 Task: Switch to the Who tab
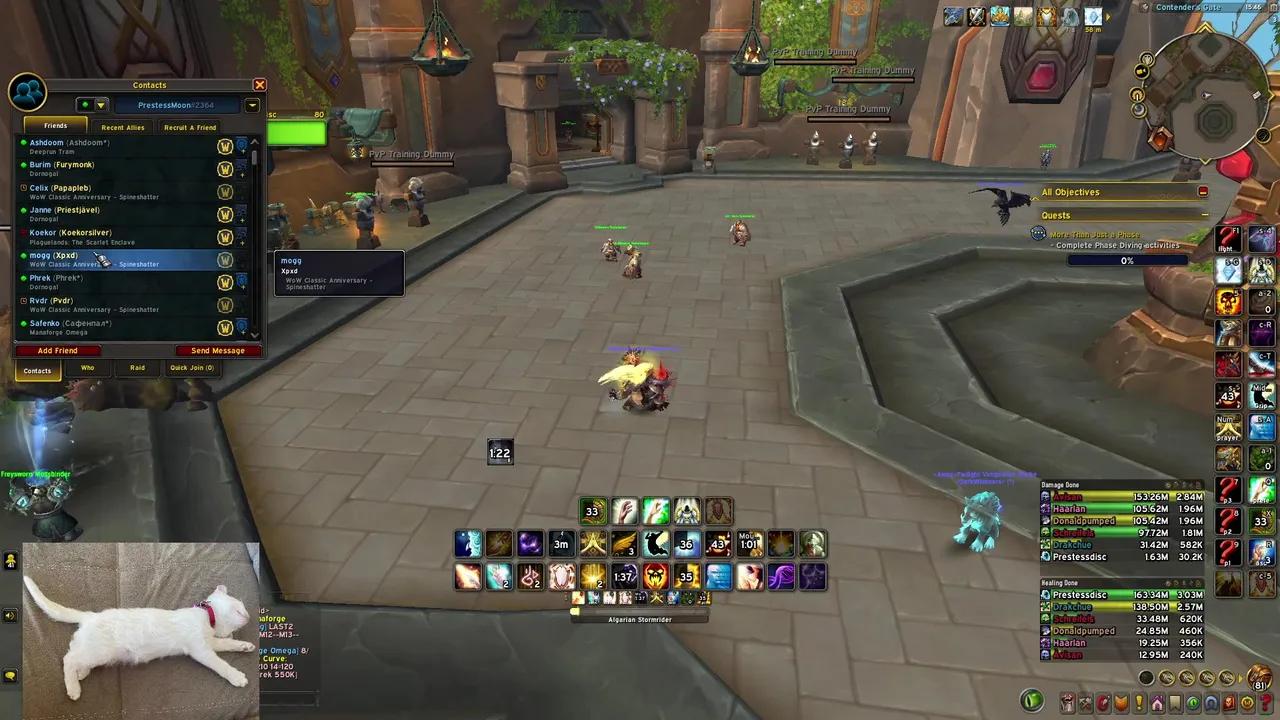tap(87, 368)
